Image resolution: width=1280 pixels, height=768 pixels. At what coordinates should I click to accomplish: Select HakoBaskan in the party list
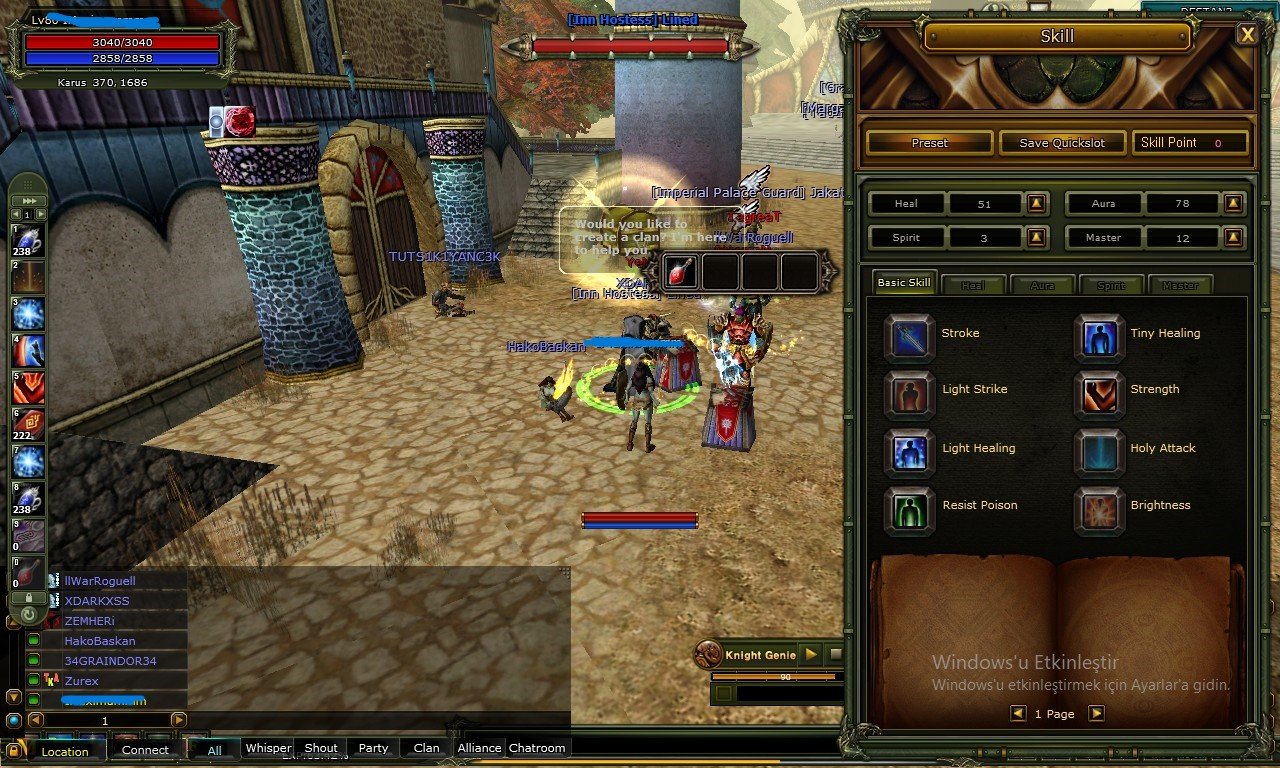tap(100, 641)
